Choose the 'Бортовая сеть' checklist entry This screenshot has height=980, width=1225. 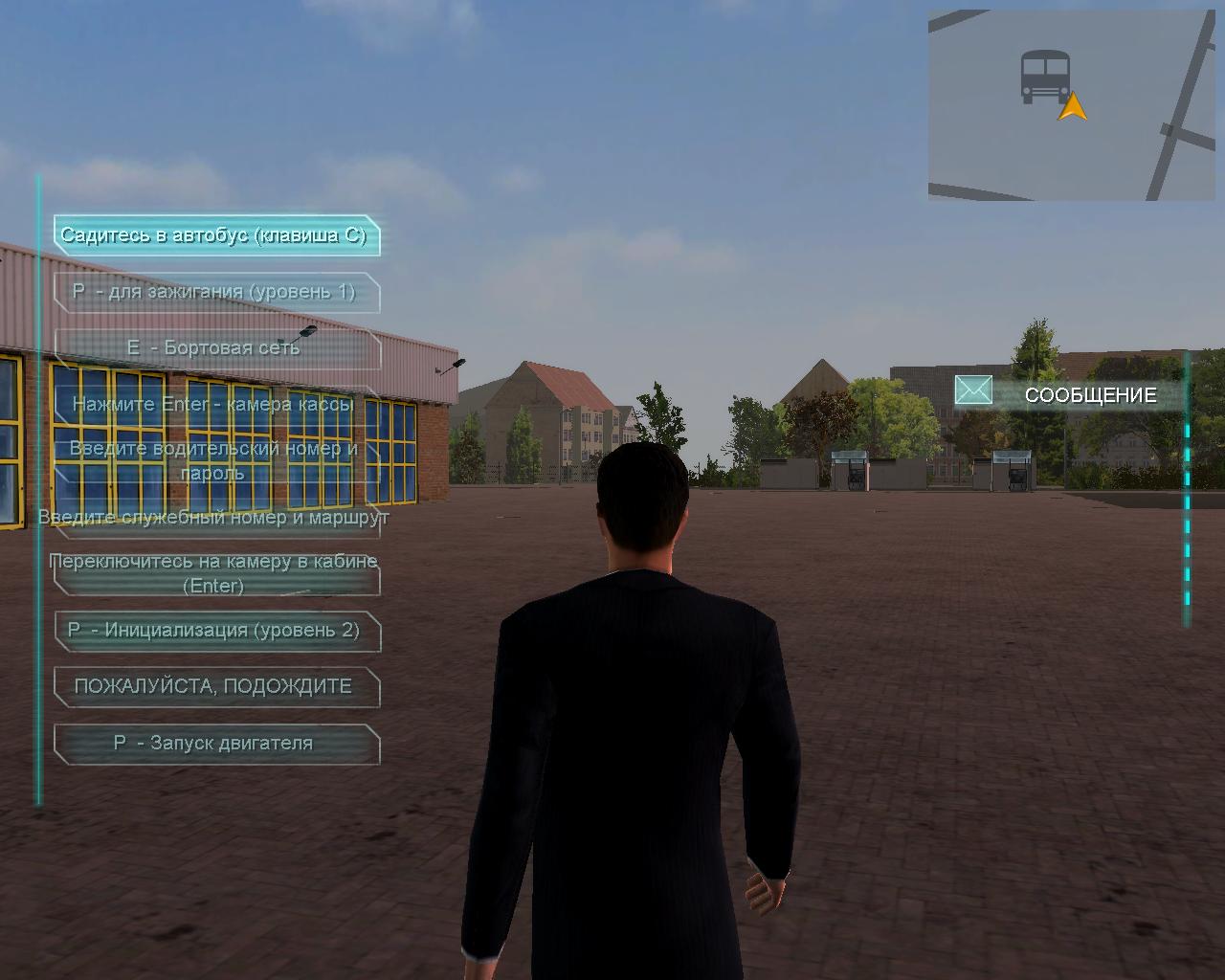coord(215,348)
